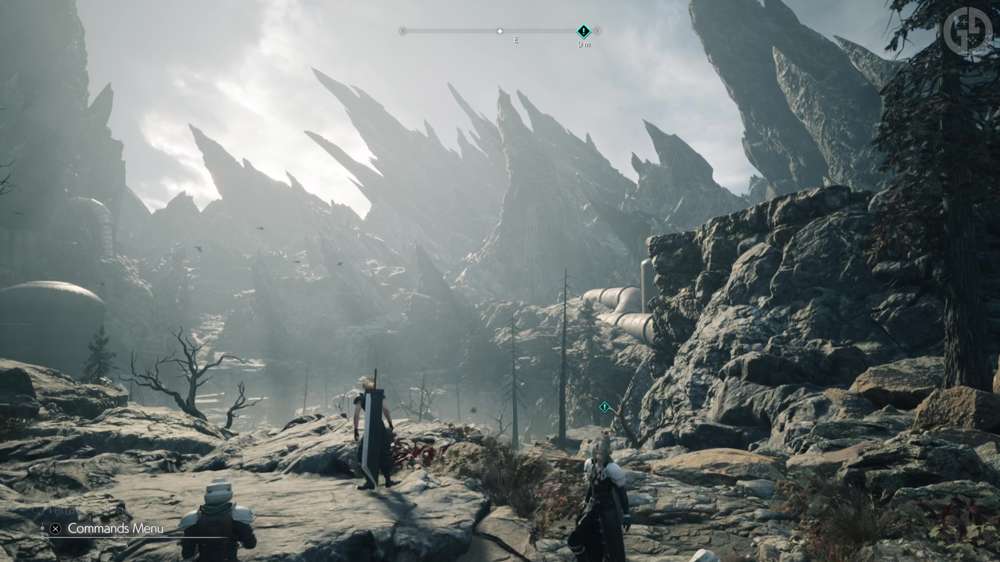Screen dimensions: 1000x562
Task: Click the teal quest marker on the compass
Action: pyautogui.click(x=584, y=31)
